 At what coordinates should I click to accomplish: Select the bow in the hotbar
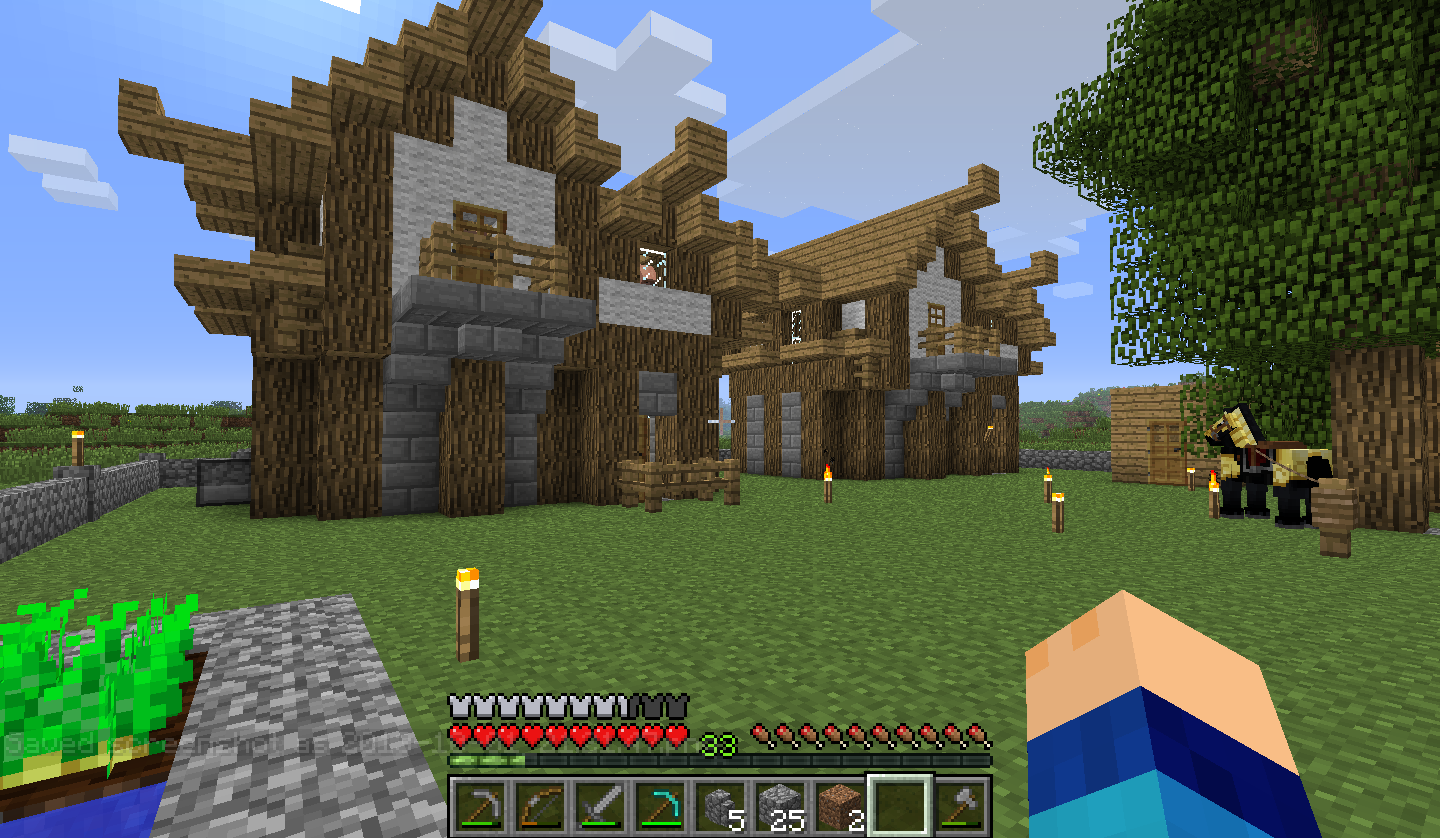click(539, 806)
